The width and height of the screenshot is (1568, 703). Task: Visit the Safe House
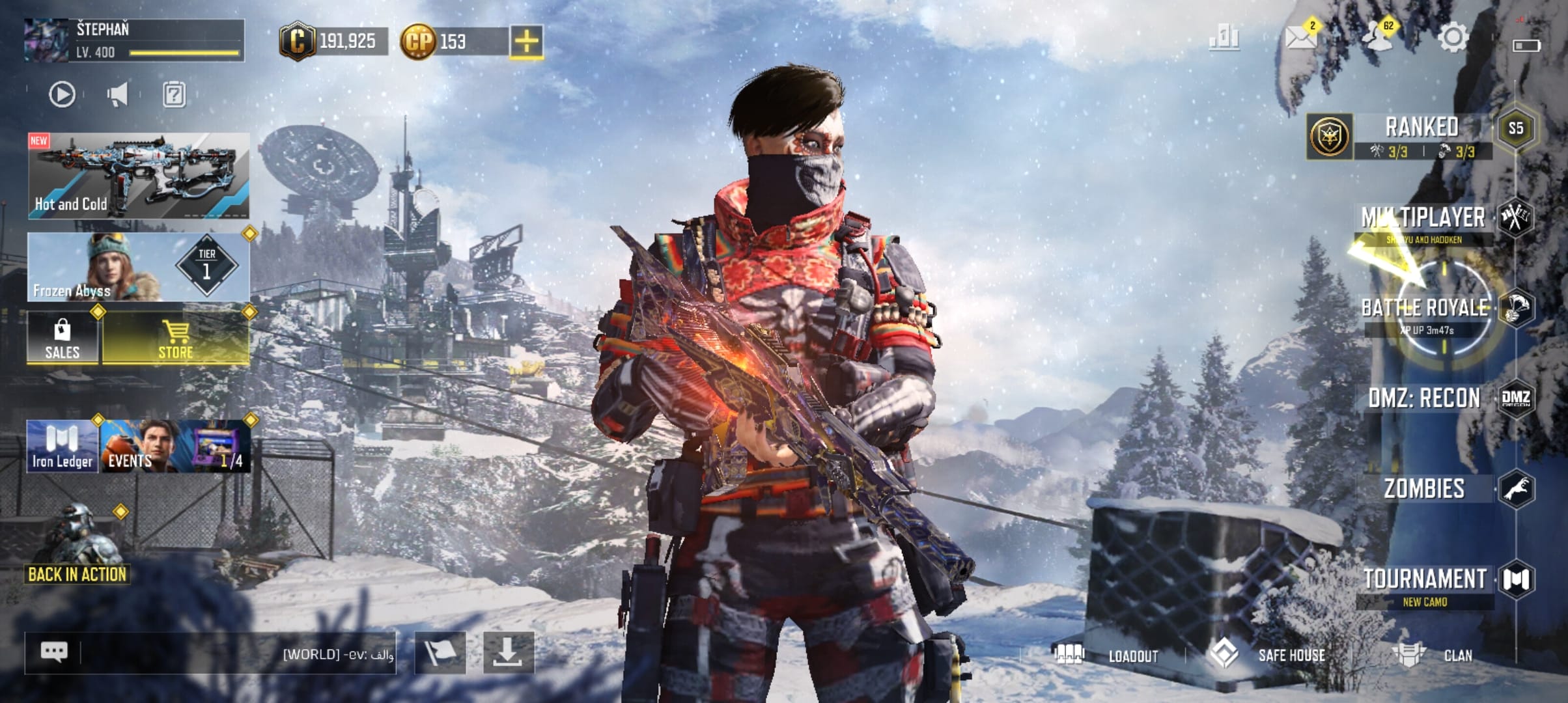click(x=1291, y=655)
